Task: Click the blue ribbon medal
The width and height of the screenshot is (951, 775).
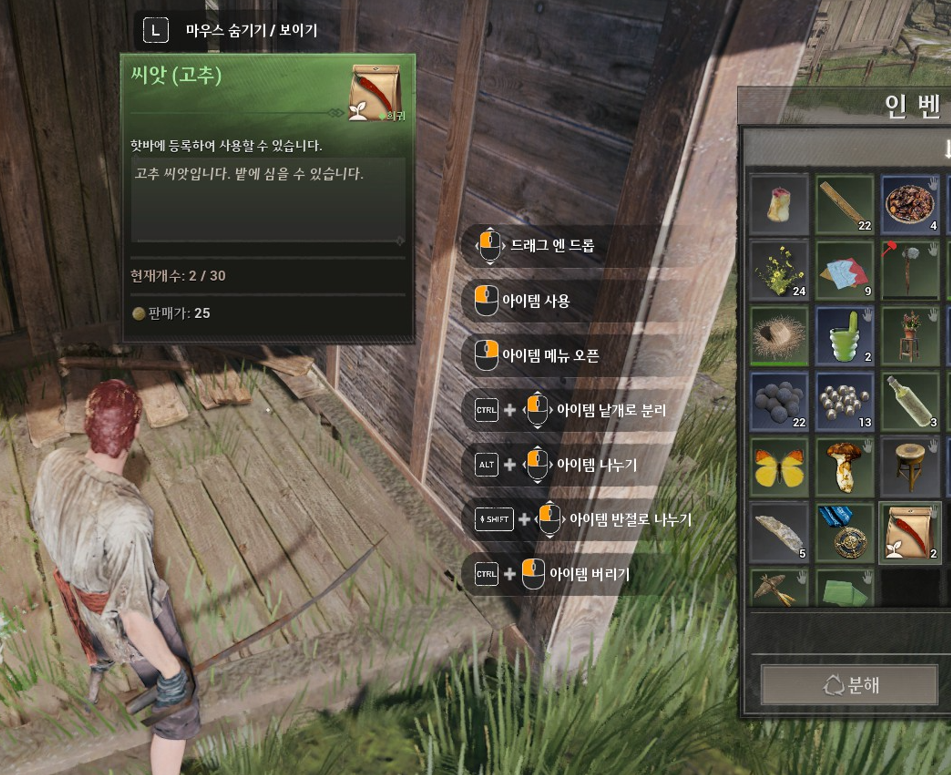Action: pyautogui.click(x=844, y=532)
